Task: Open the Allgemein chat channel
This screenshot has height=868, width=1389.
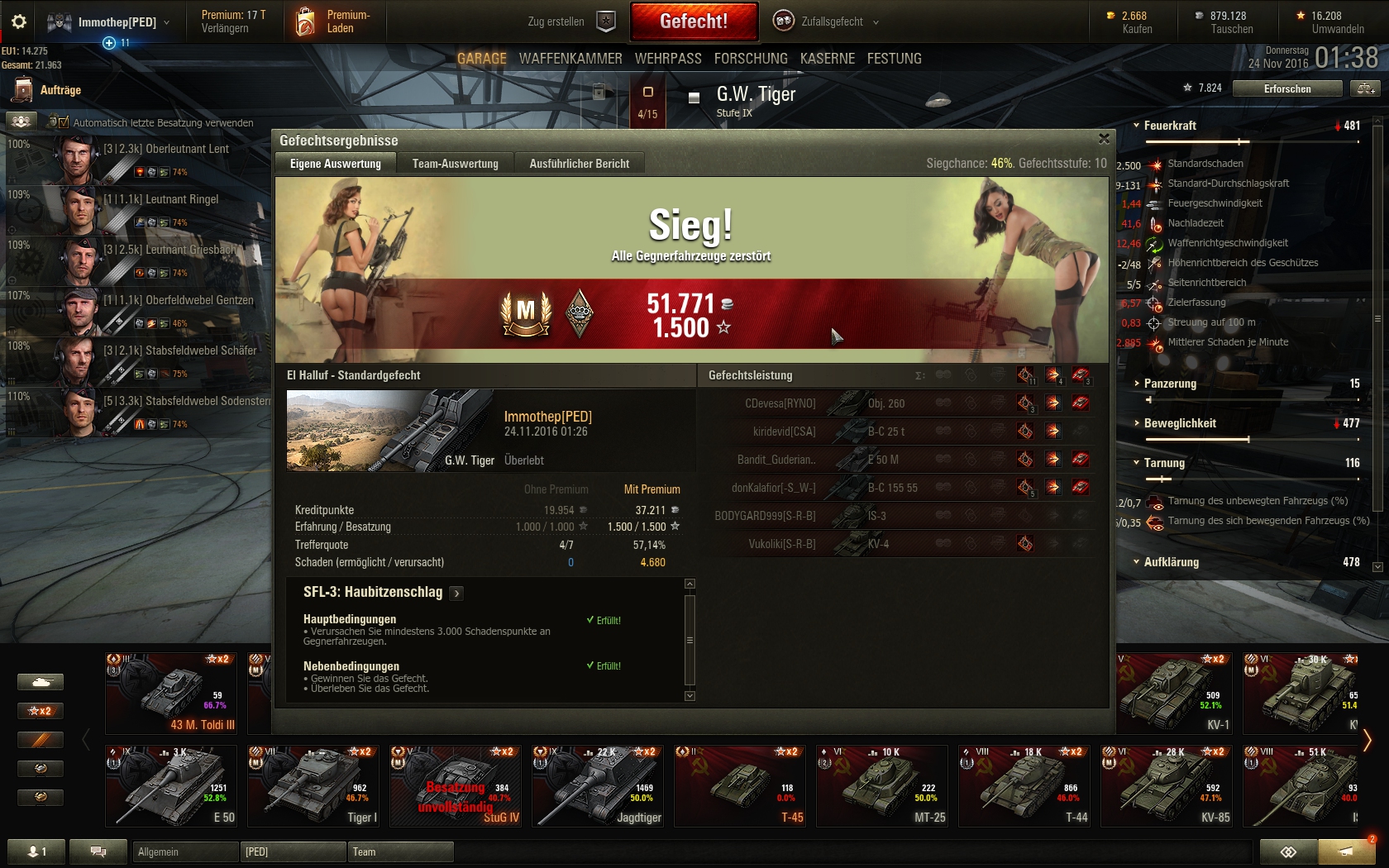Action: [182, 851]
